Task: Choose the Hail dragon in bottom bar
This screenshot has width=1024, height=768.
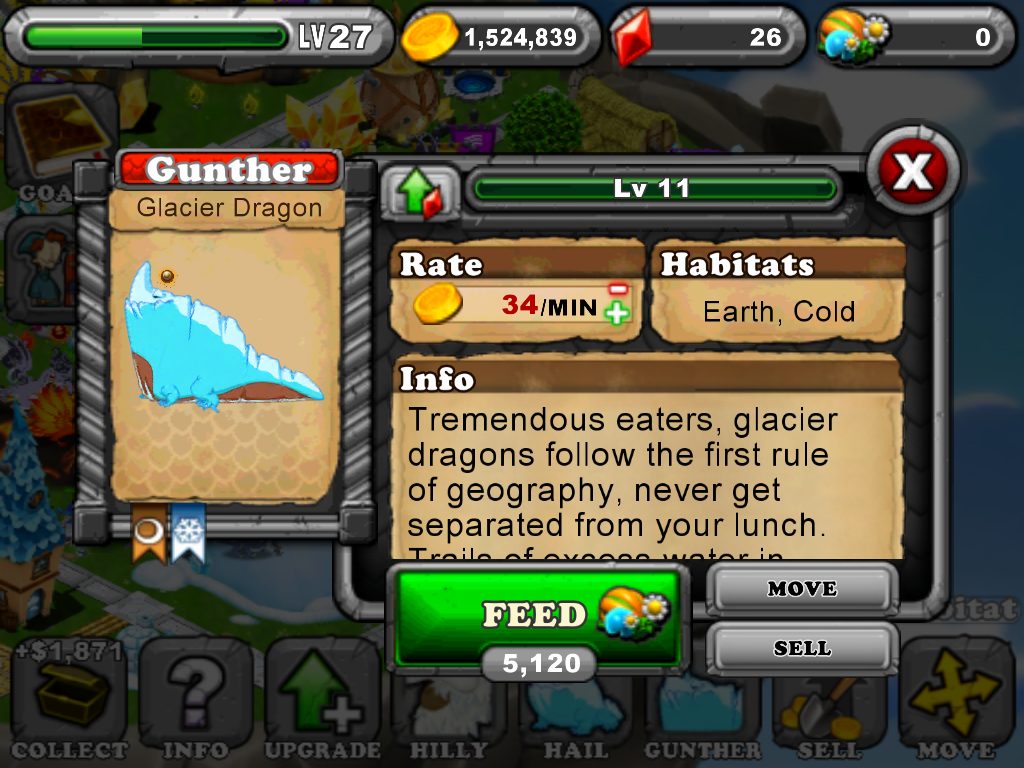Action: click(576, 705)
